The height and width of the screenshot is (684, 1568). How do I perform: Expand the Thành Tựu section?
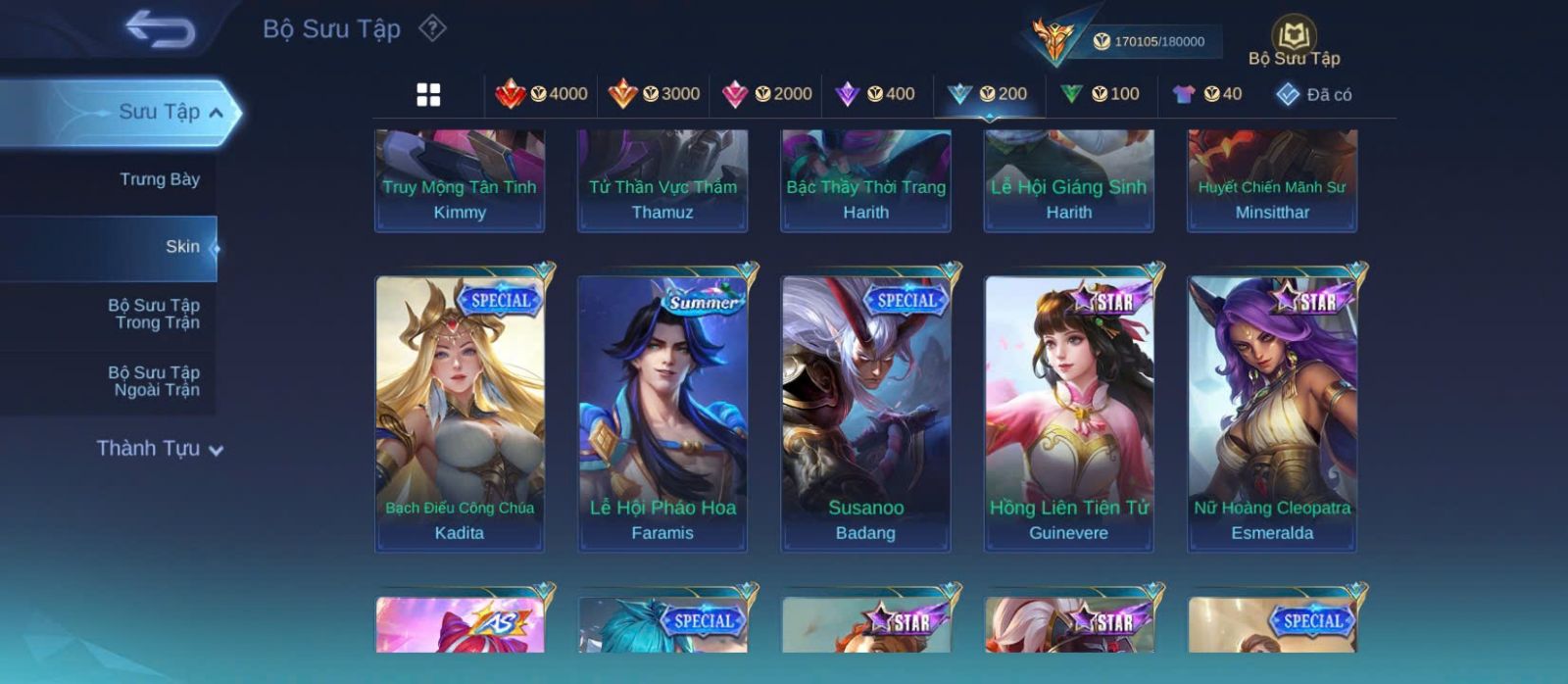(160, 449)
